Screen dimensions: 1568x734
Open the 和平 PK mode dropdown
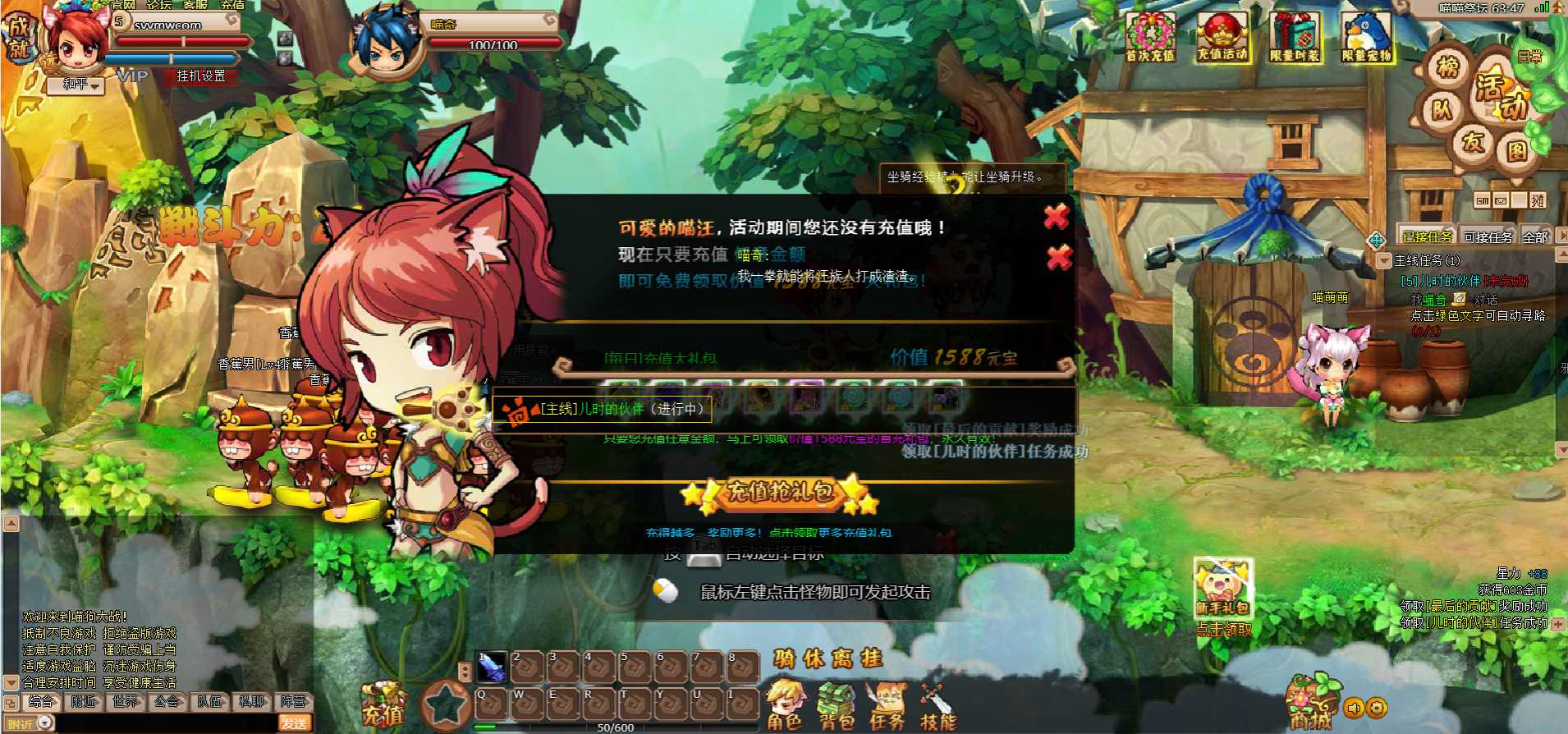(x=82, y=85)
